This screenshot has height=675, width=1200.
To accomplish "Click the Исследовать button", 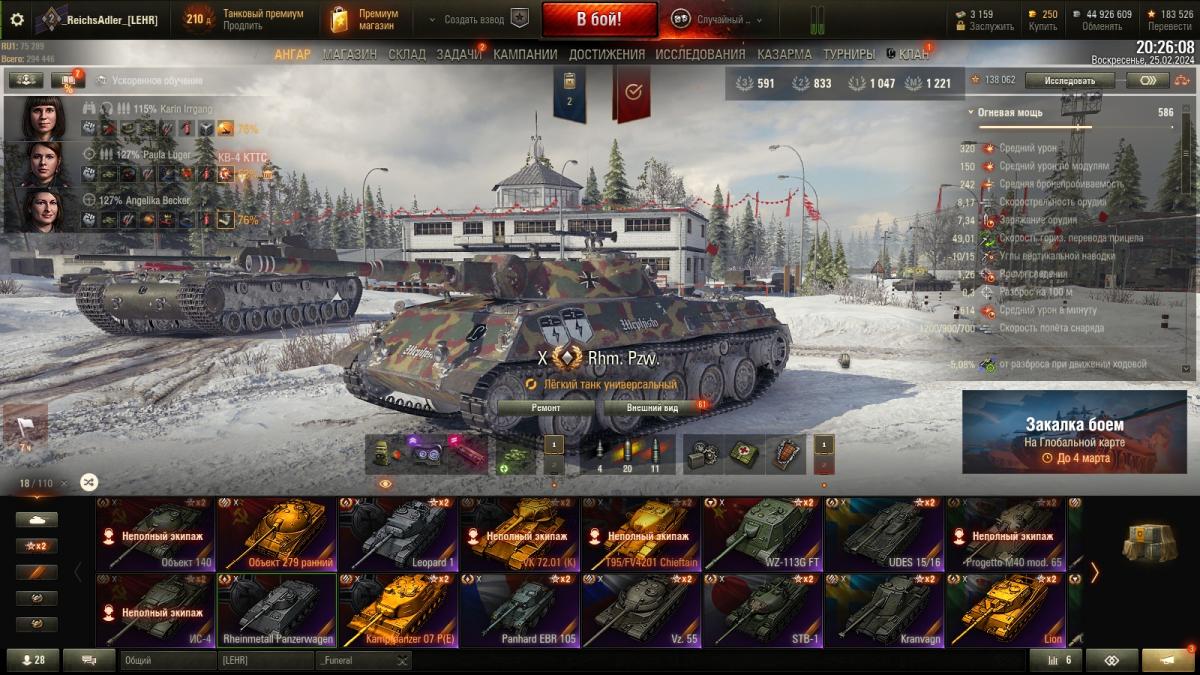I will tap(1069, 80).
